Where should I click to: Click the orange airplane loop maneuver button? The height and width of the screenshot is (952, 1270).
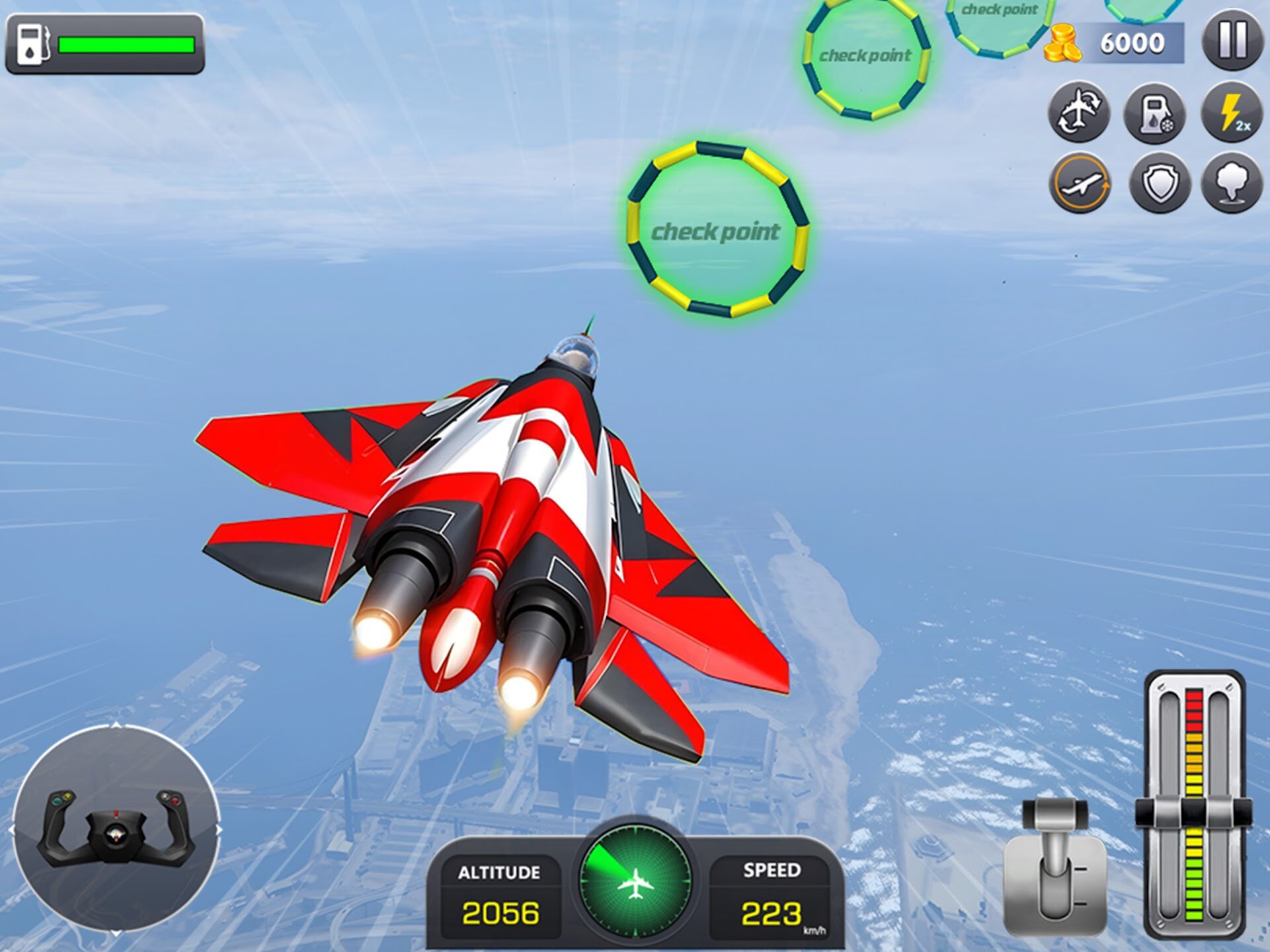click(x=1079, y=184)
